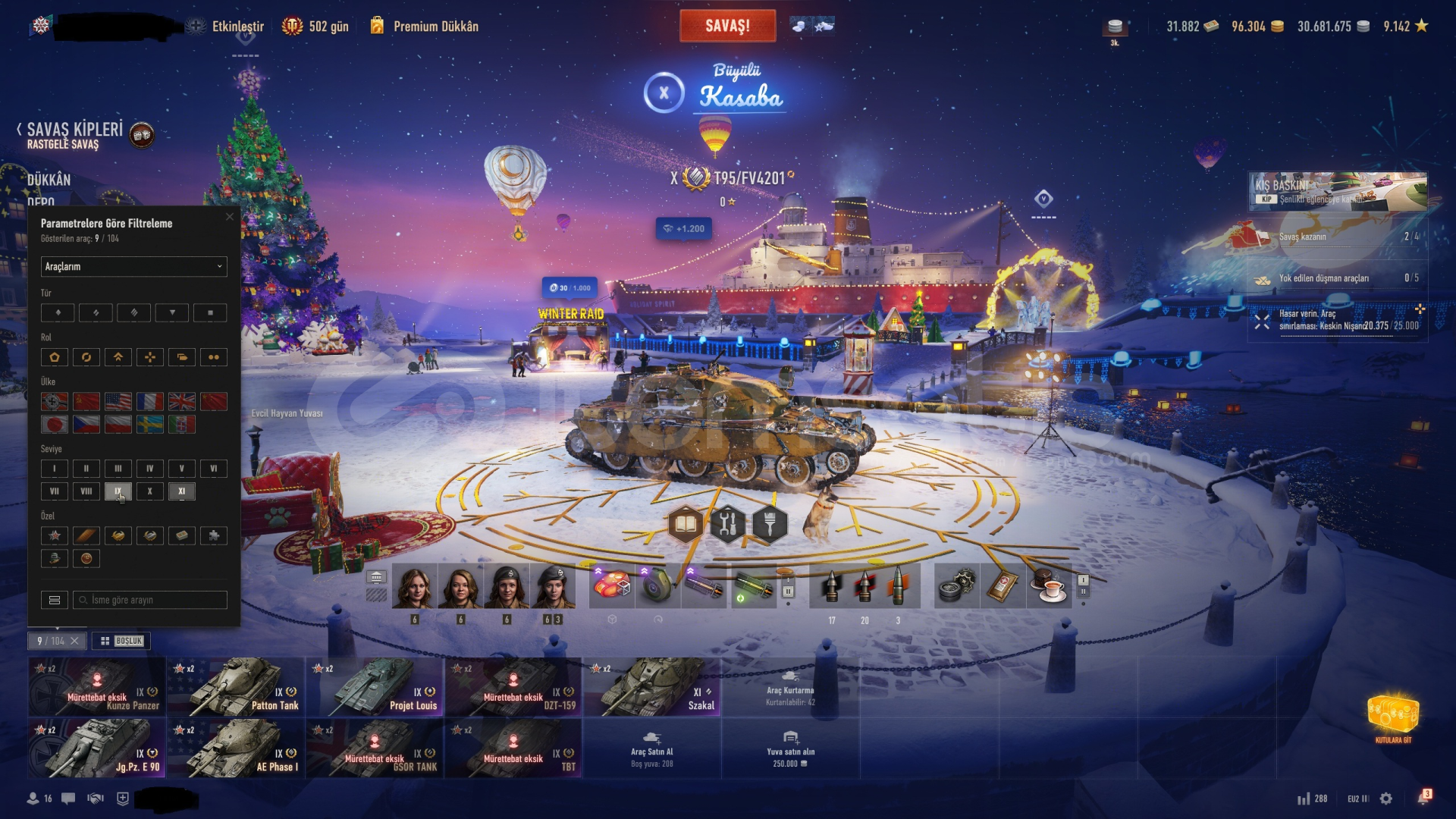
Task: Toggle the tier VIII filter
Action: coord(86,491)
